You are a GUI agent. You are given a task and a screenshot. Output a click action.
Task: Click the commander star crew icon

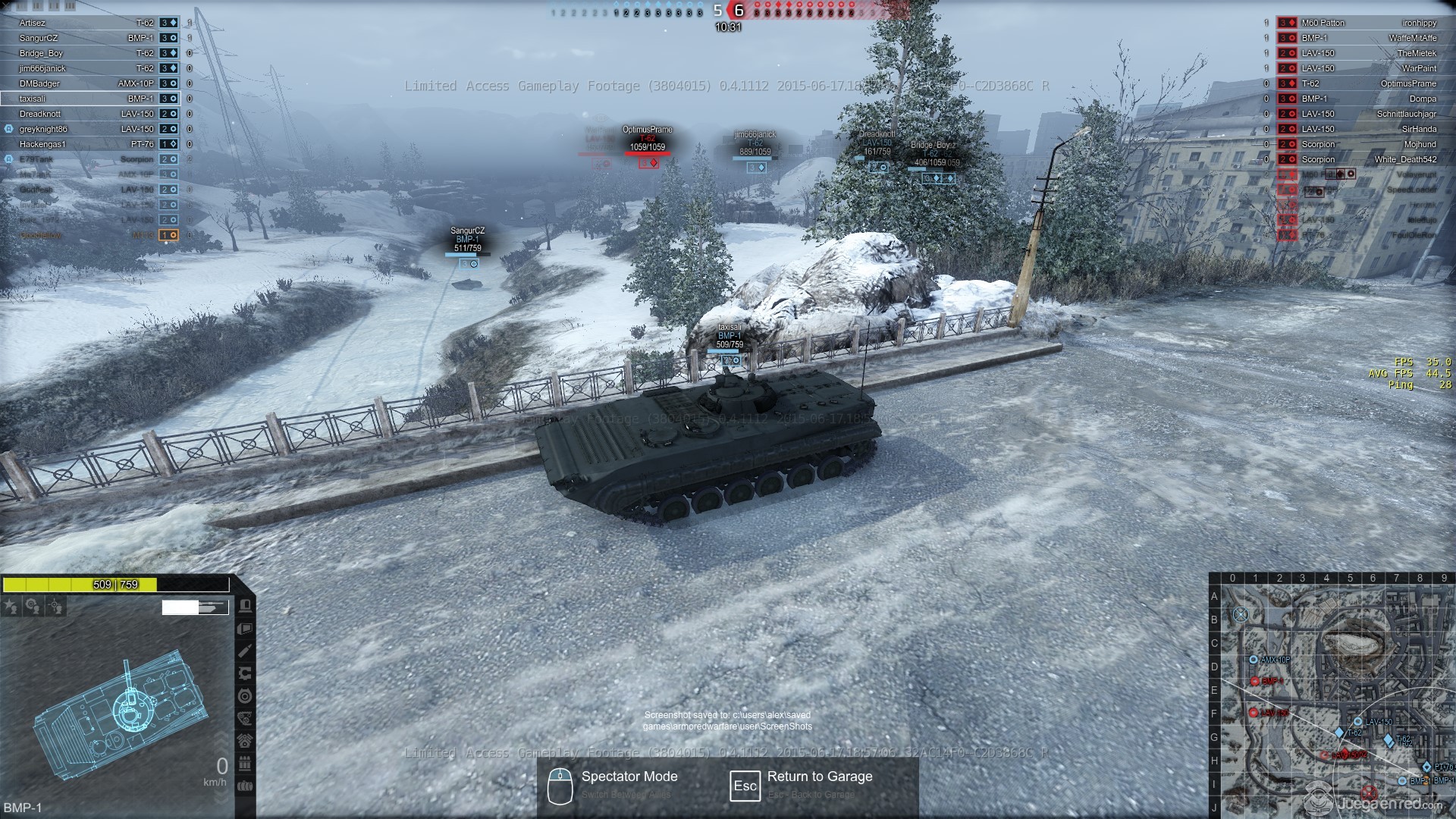coord(11,607)
